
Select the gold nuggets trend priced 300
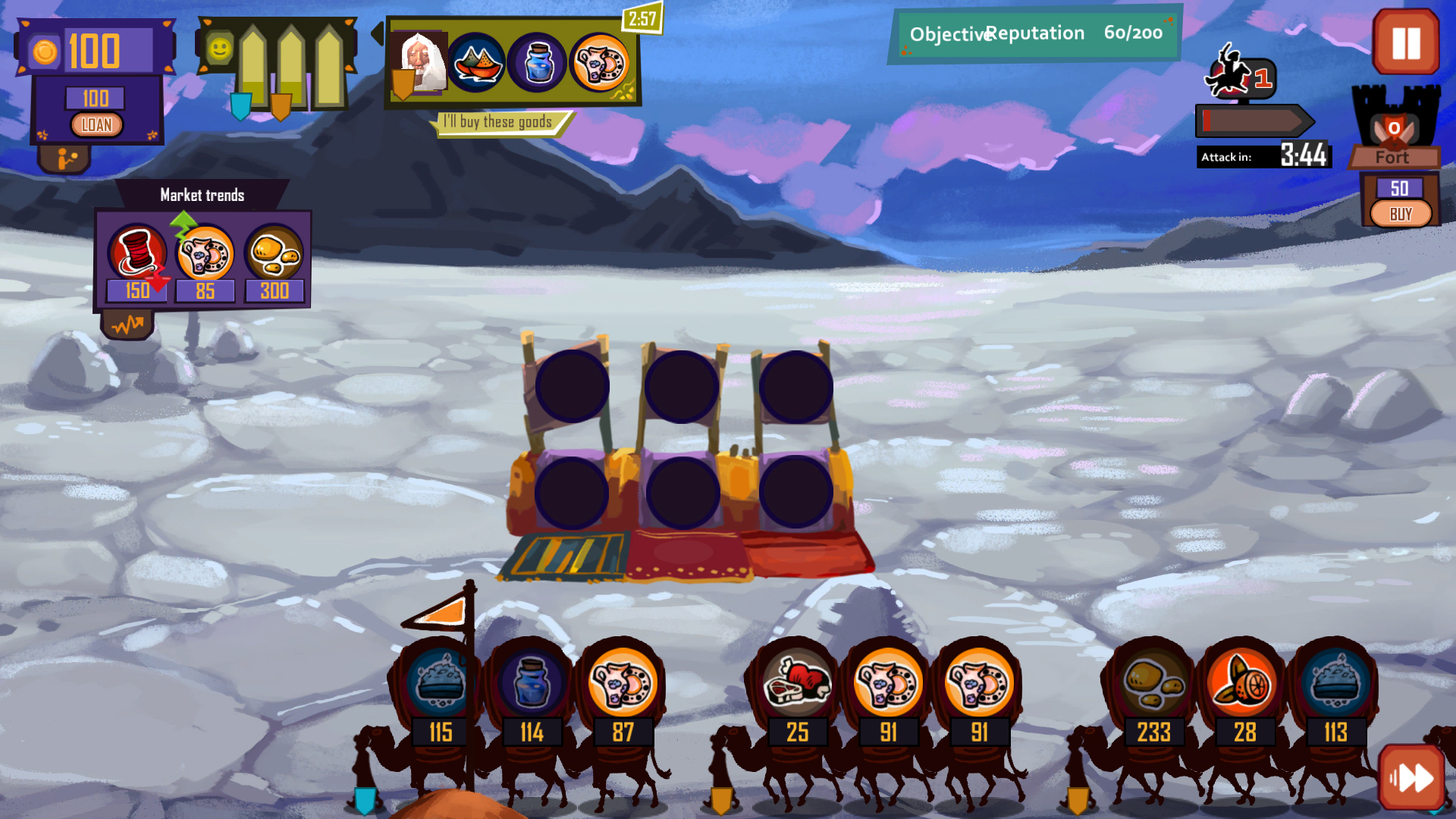(274, 254)
